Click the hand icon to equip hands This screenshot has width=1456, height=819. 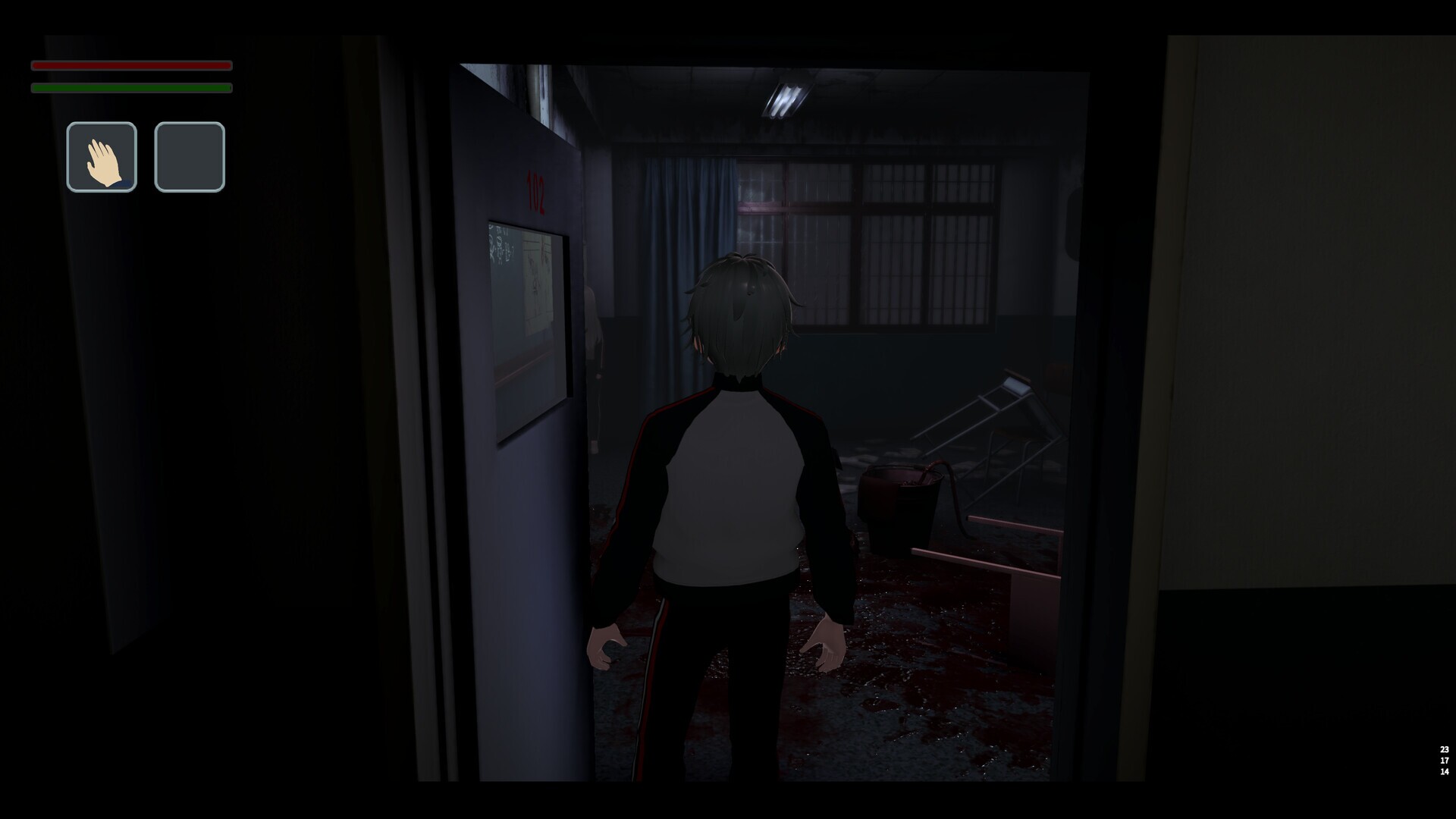[x=101, y=156]
